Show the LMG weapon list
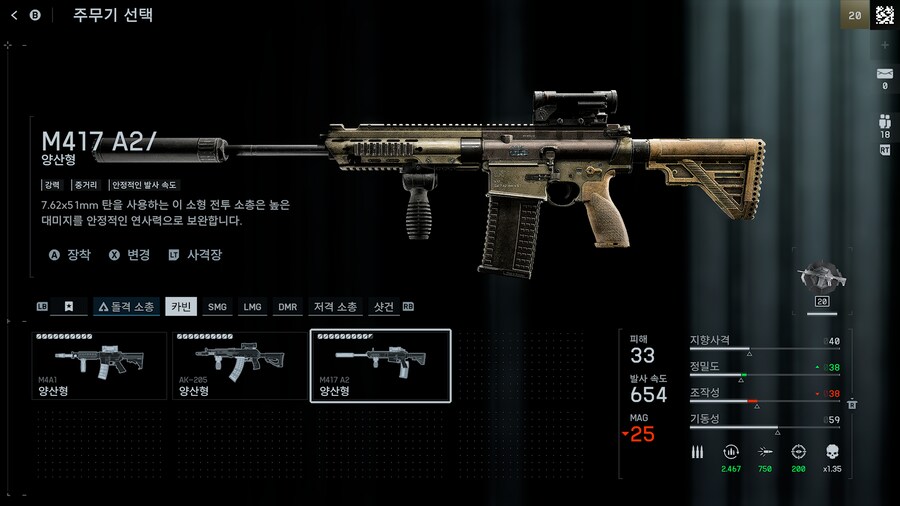 click(252, 307)
